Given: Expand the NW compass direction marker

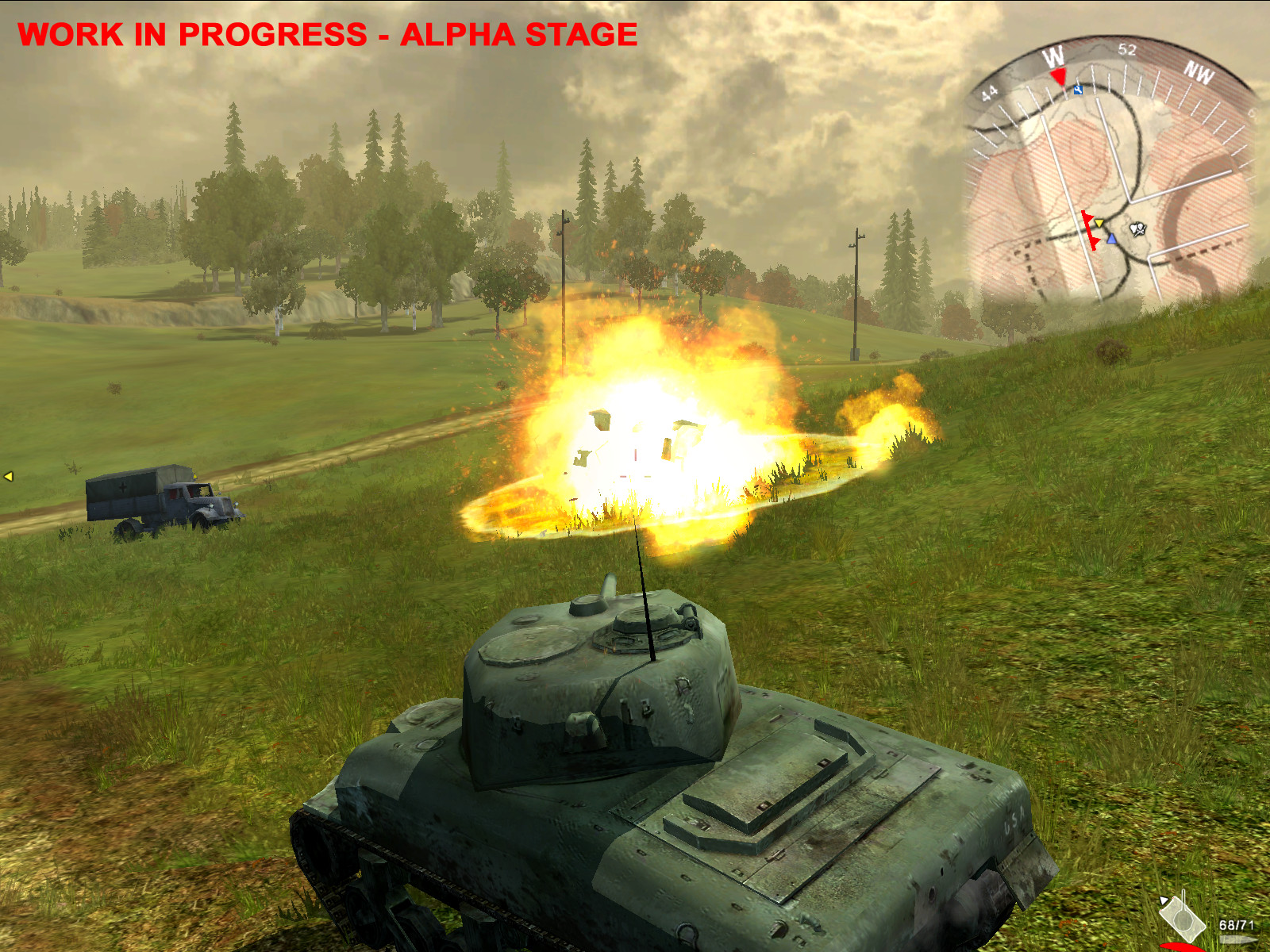Looking at the screenshot, I should [x=1199, y=71].
